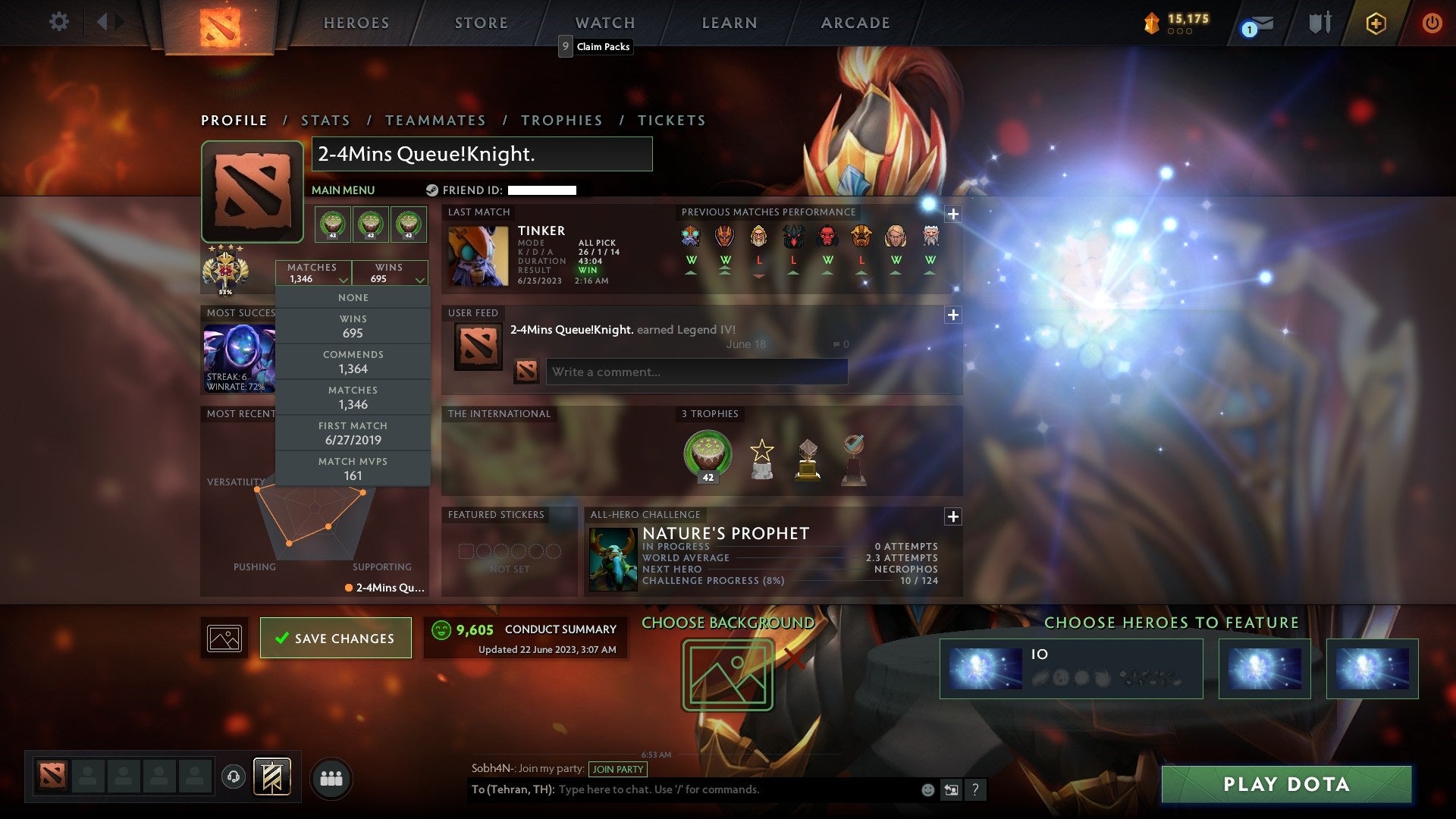The height and width of the screenshot is (819, 1456).
Task: Open the friends list people icon
Action: coord(332,777)
